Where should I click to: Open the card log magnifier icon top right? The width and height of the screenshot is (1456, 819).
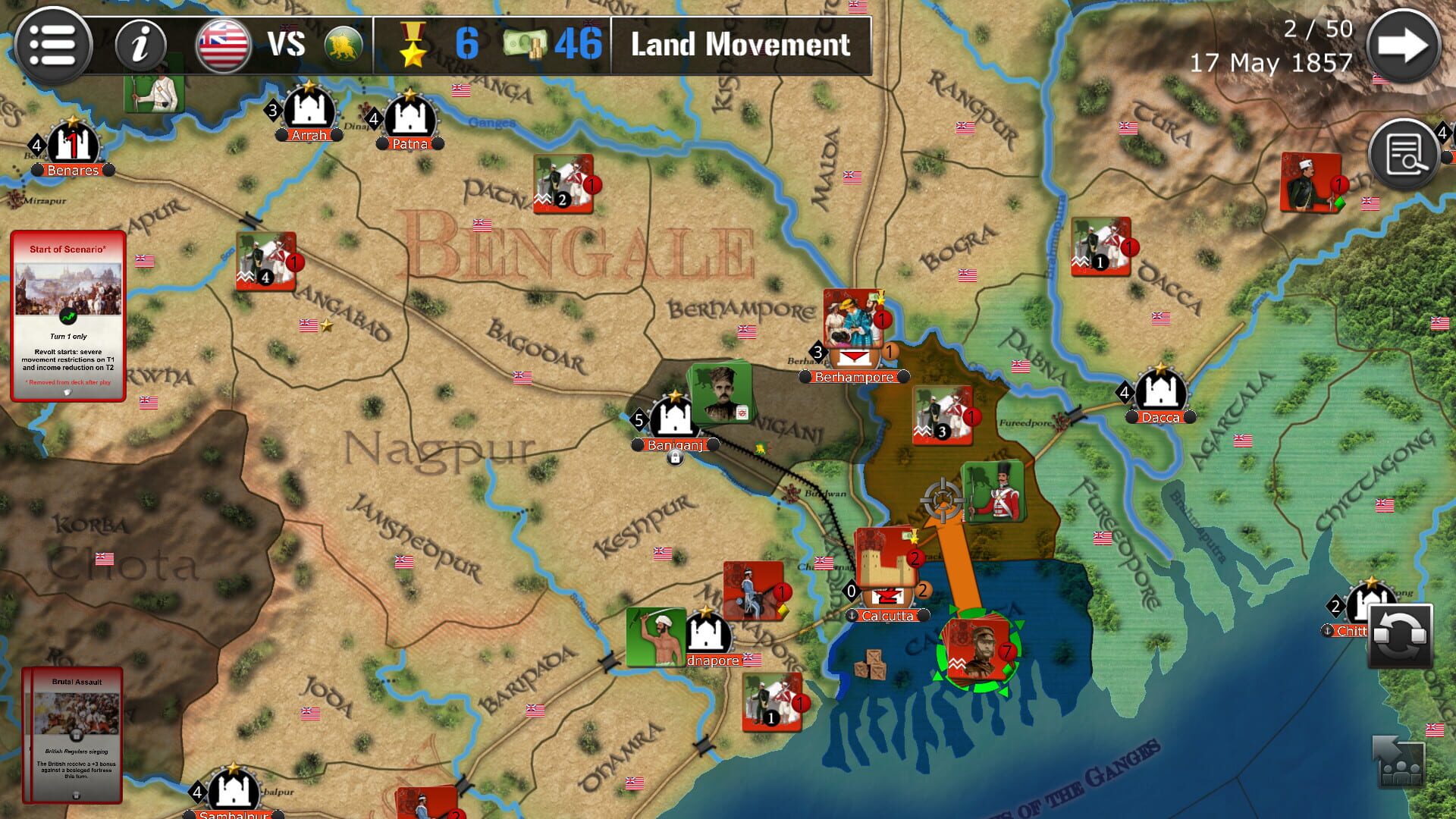point(1402,153)
